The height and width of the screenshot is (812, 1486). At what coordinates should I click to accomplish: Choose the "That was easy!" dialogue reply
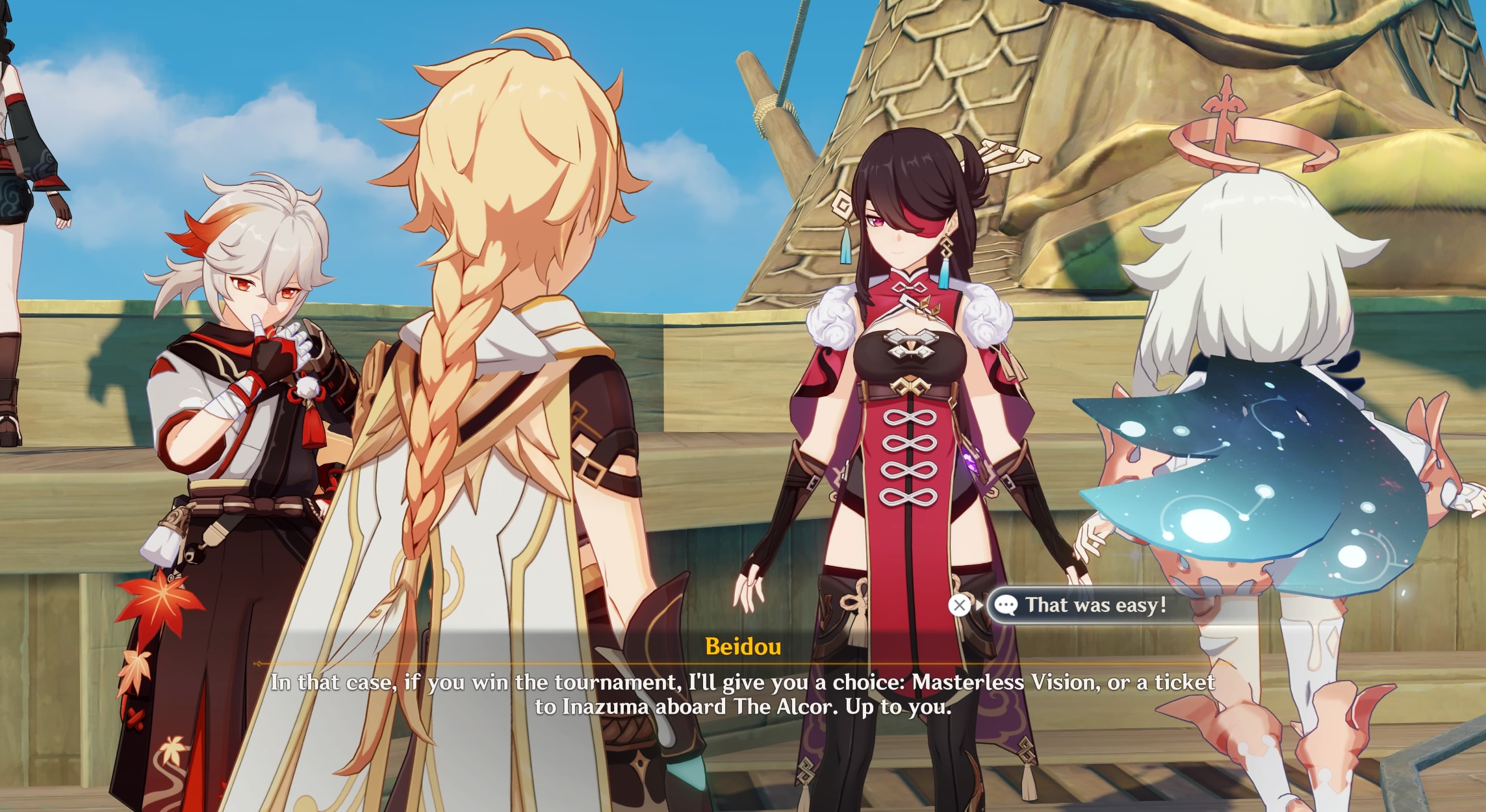click(x=1095, y=605)
